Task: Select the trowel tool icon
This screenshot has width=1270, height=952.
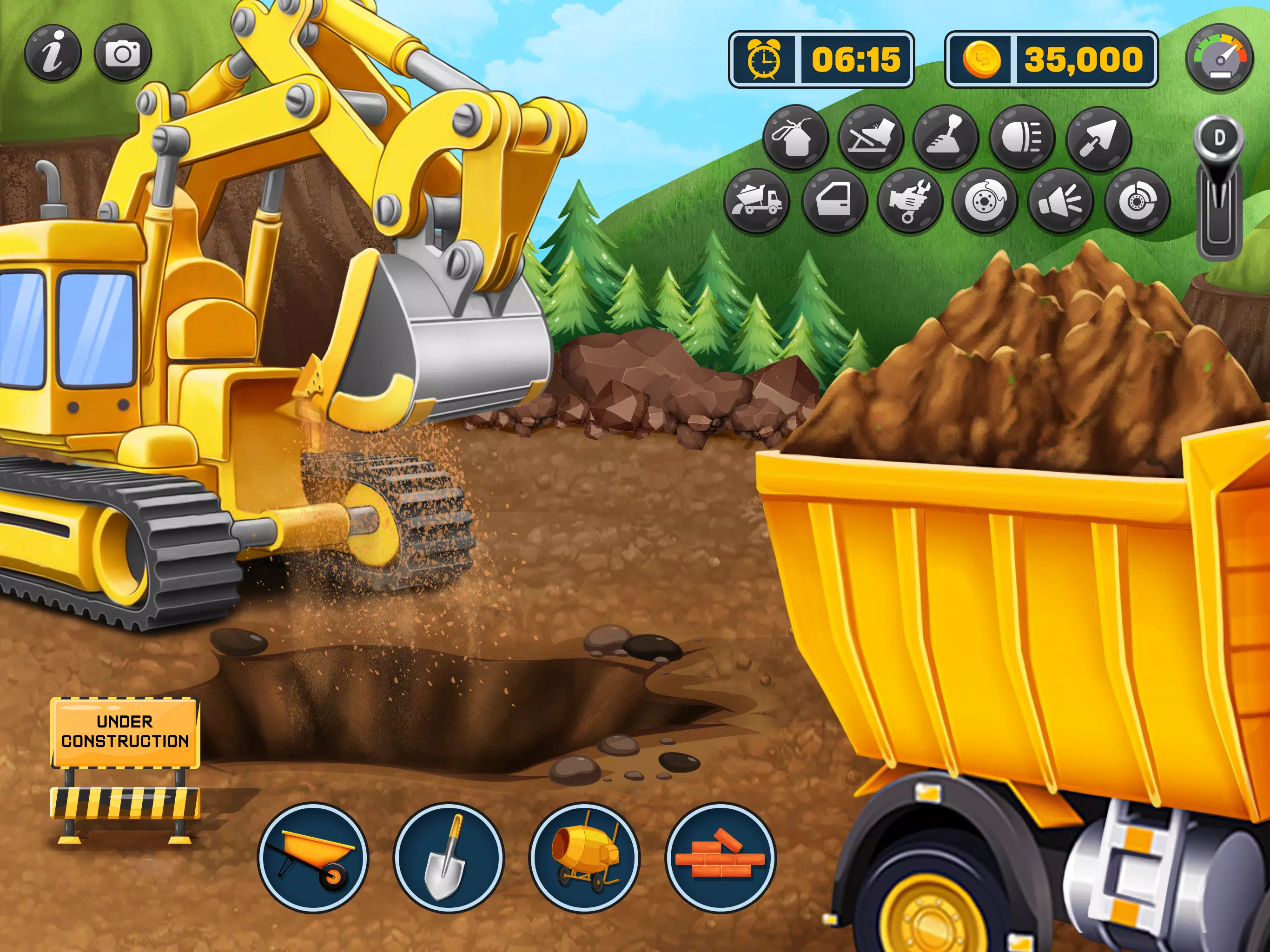Action: [x=1098, y=138]
